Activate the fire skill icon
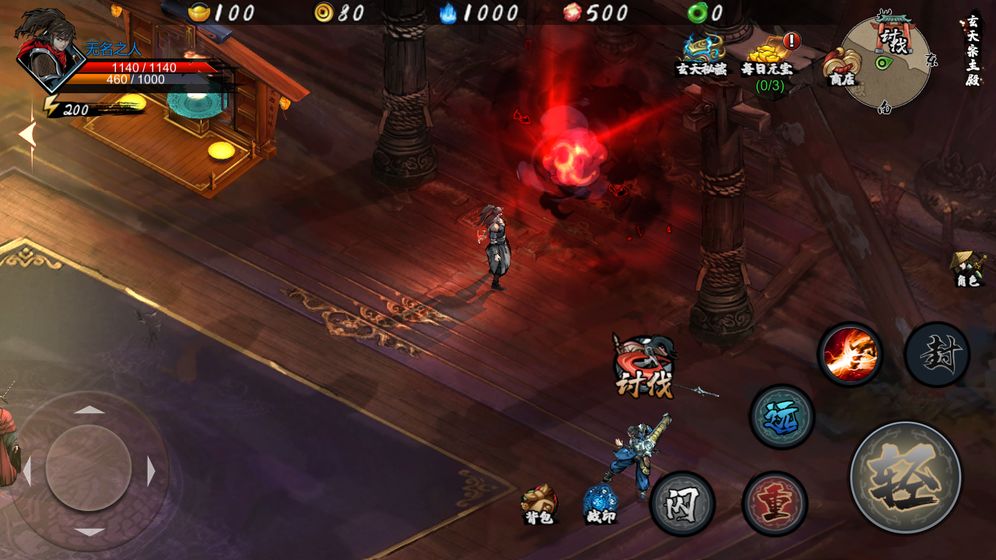 click(x=850, y=354)
